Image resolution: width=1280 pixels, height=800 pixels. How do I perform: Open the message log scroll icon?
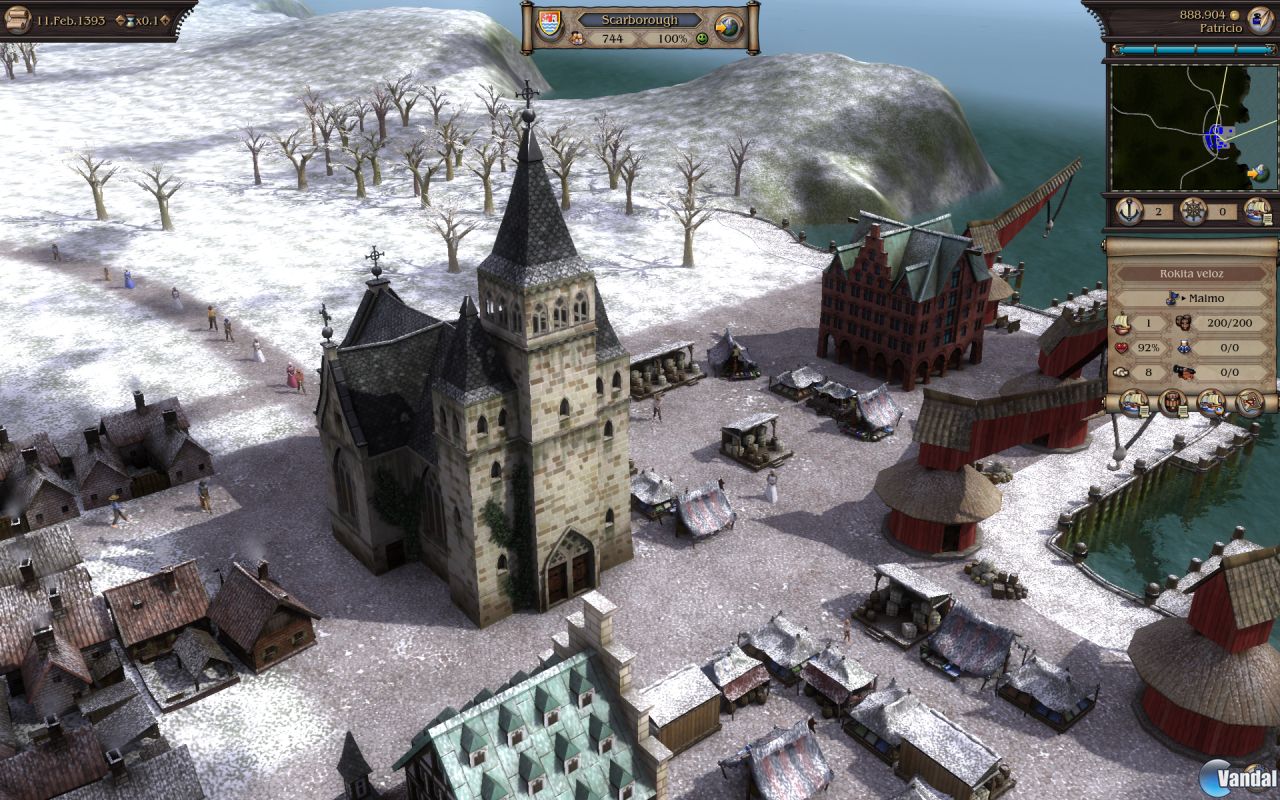18,18
